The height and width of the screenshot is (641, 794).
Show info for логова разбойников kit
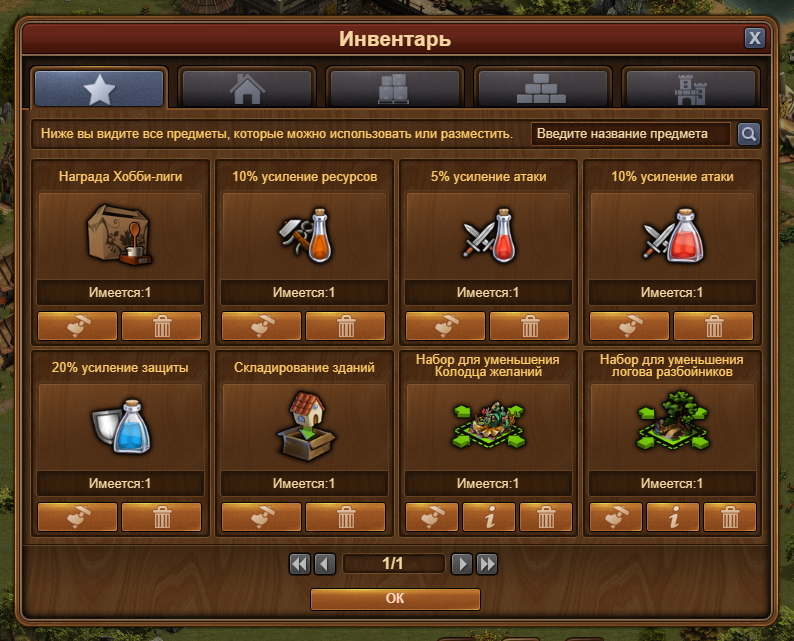coord(674,517)
